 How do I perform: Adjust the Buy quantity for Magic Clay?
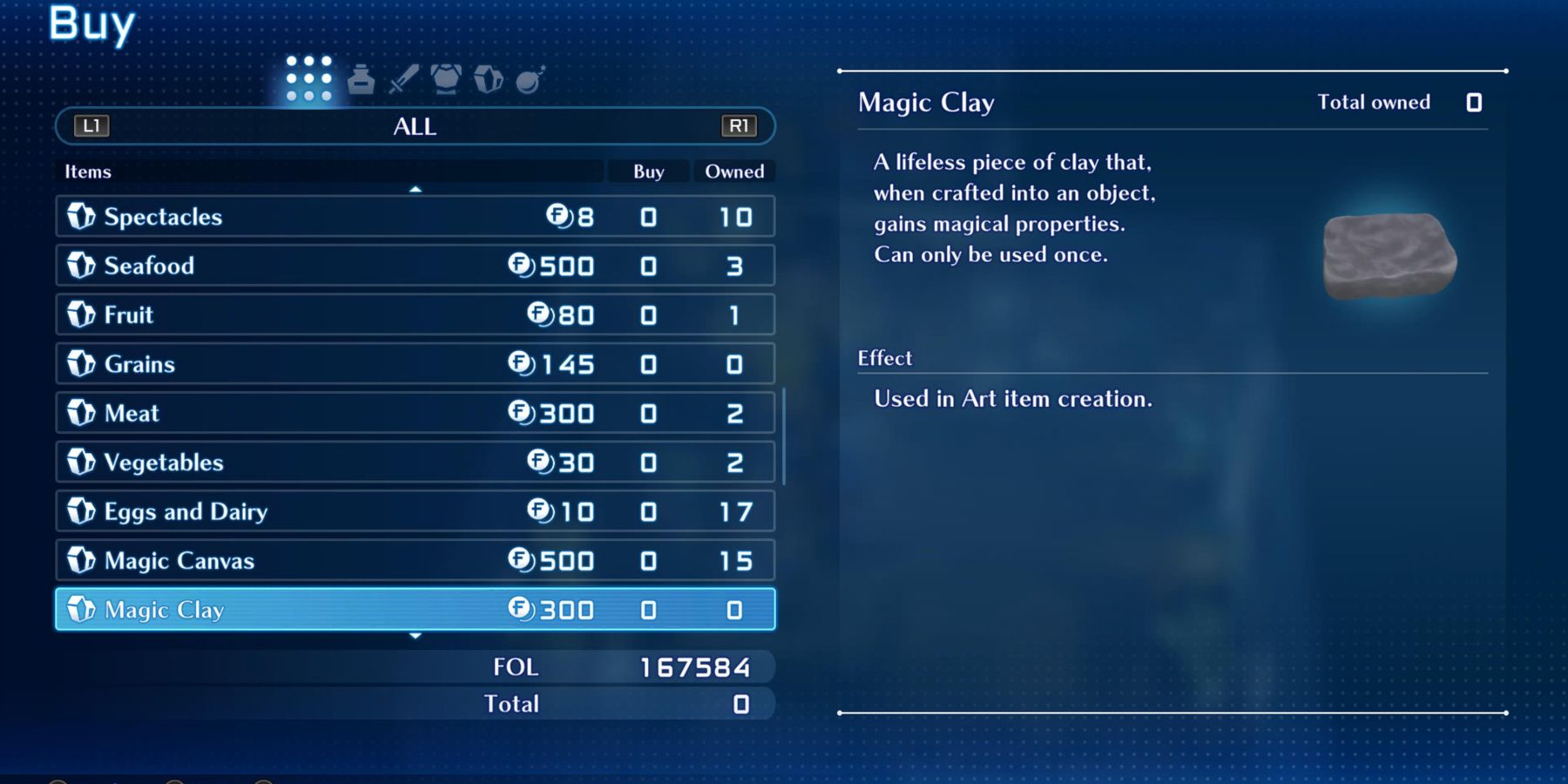[647, 610]
